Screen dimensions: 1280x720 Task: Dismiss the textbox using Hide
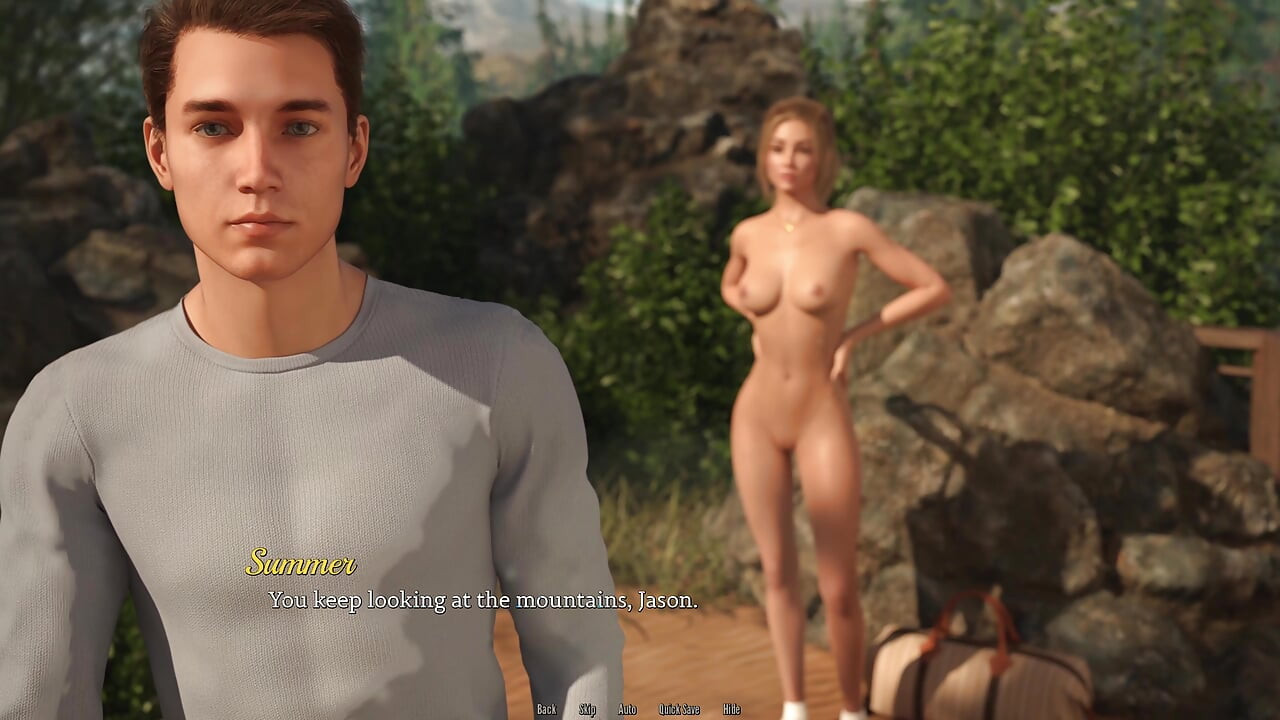[x=730, y=708]
